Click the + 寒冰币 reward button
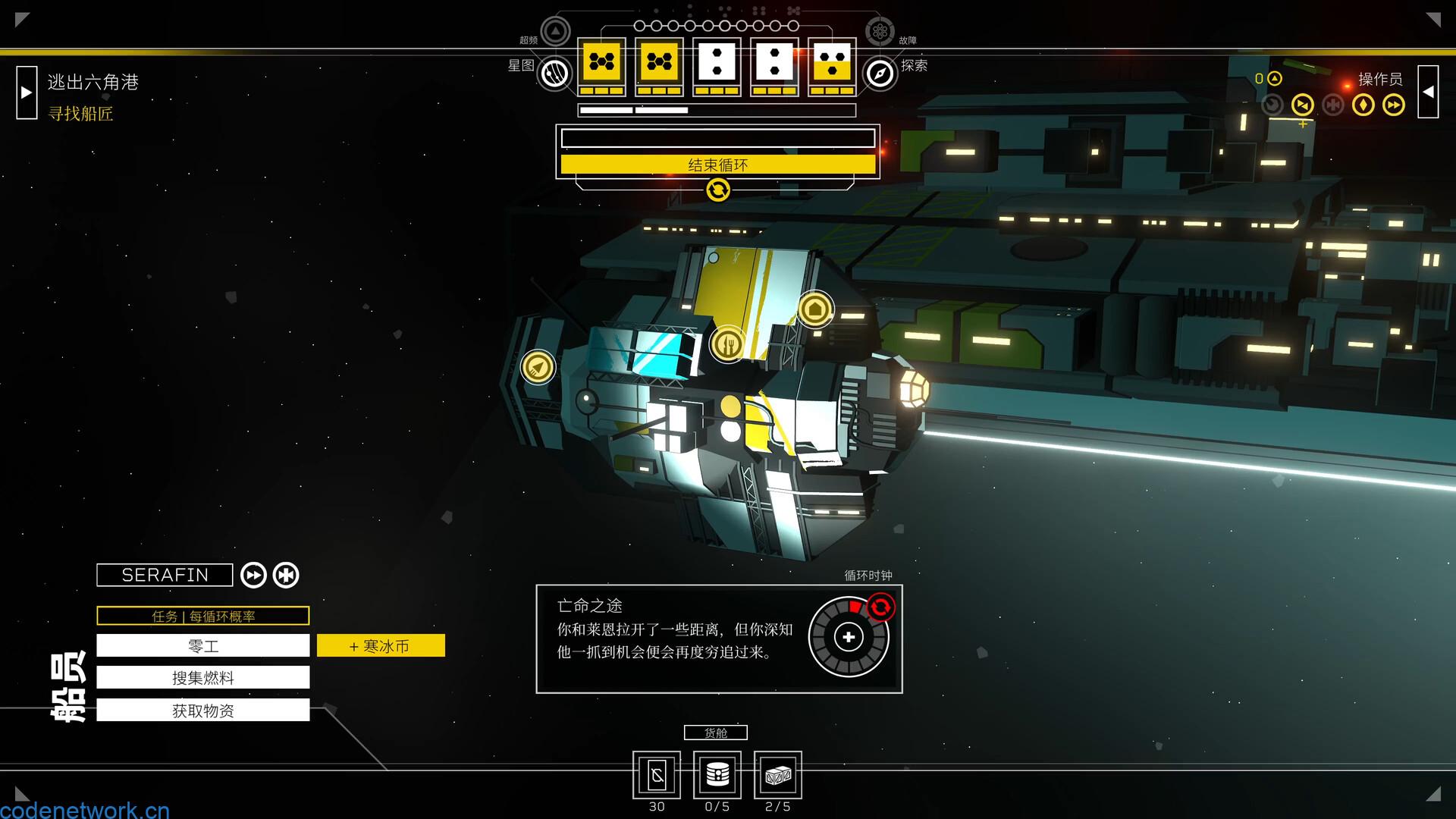Screen dimensions: 1456x819 click(x=381, y=645)
